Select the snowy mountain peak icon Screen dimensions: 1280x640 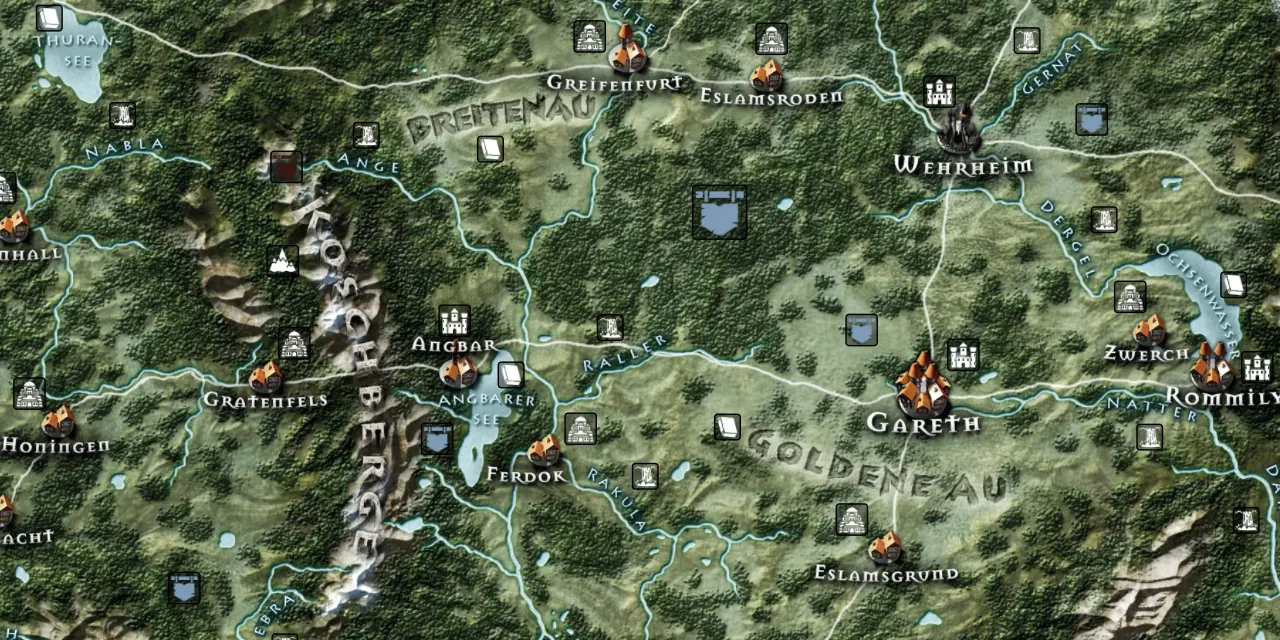[x=283, y=261]
